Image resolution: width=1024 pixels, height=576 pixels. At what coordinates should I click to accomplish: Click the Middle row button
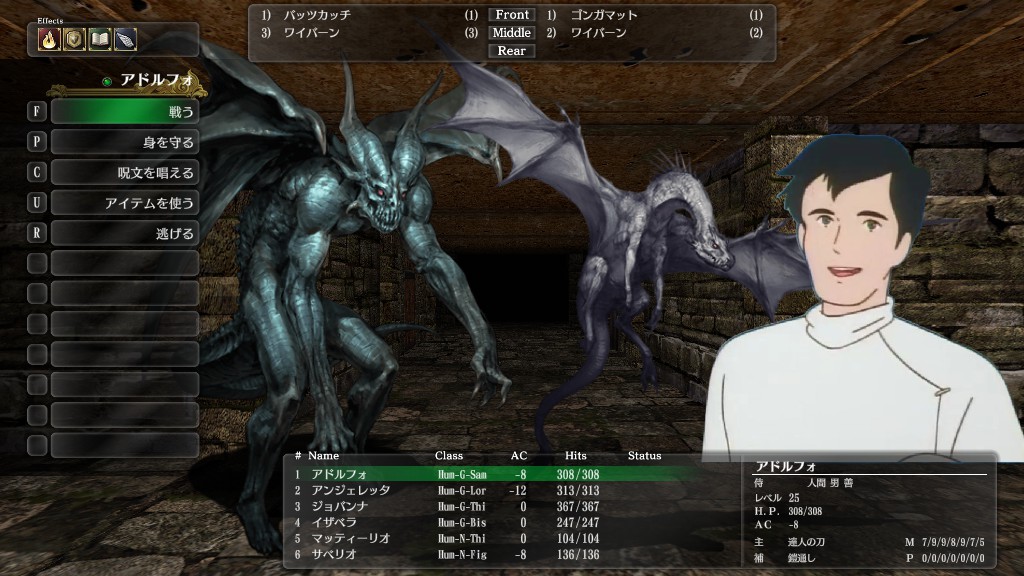[x=512, y=33]
